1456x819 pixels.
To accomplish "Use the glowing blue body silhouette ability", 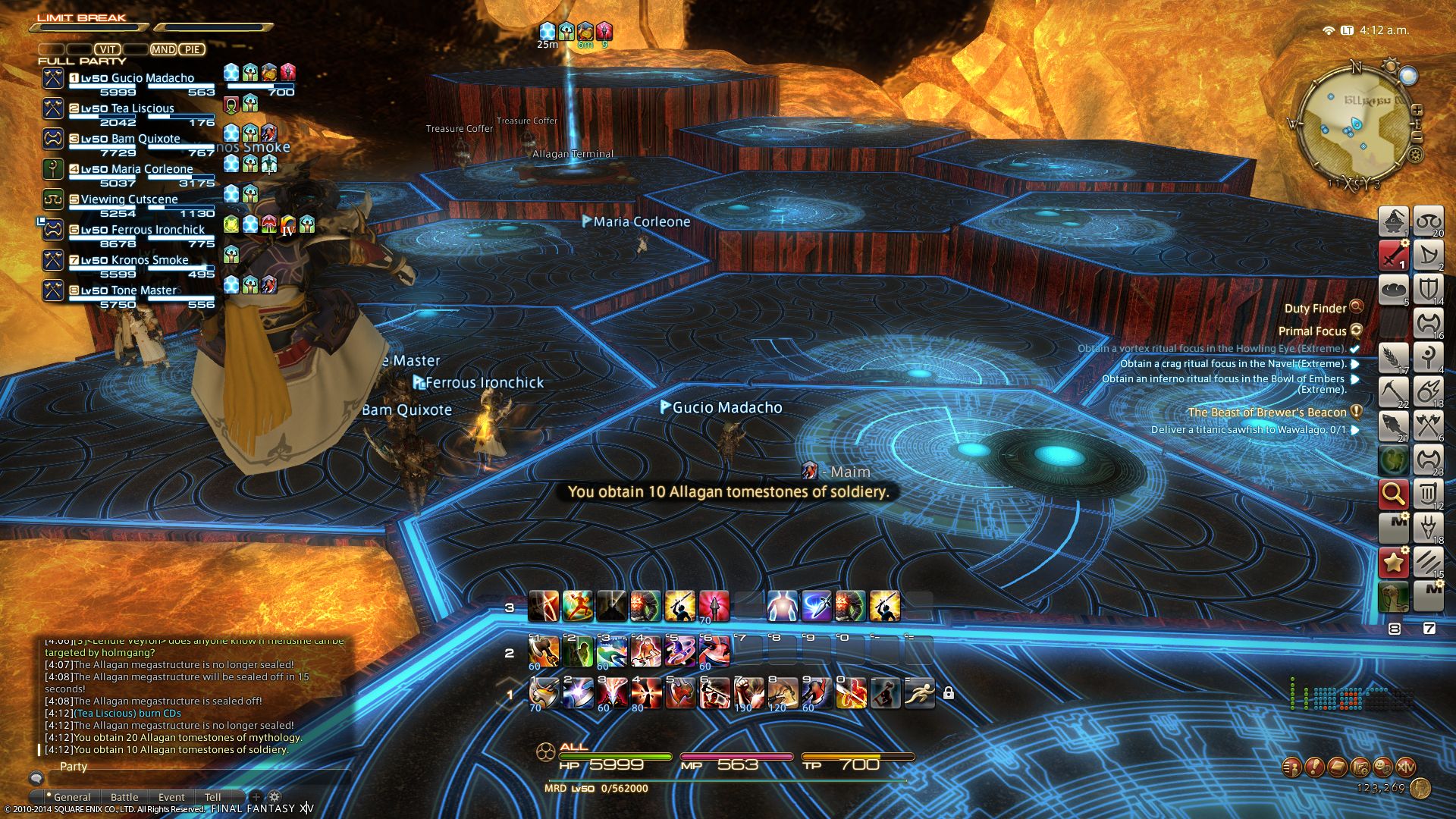I will (782, 607).
